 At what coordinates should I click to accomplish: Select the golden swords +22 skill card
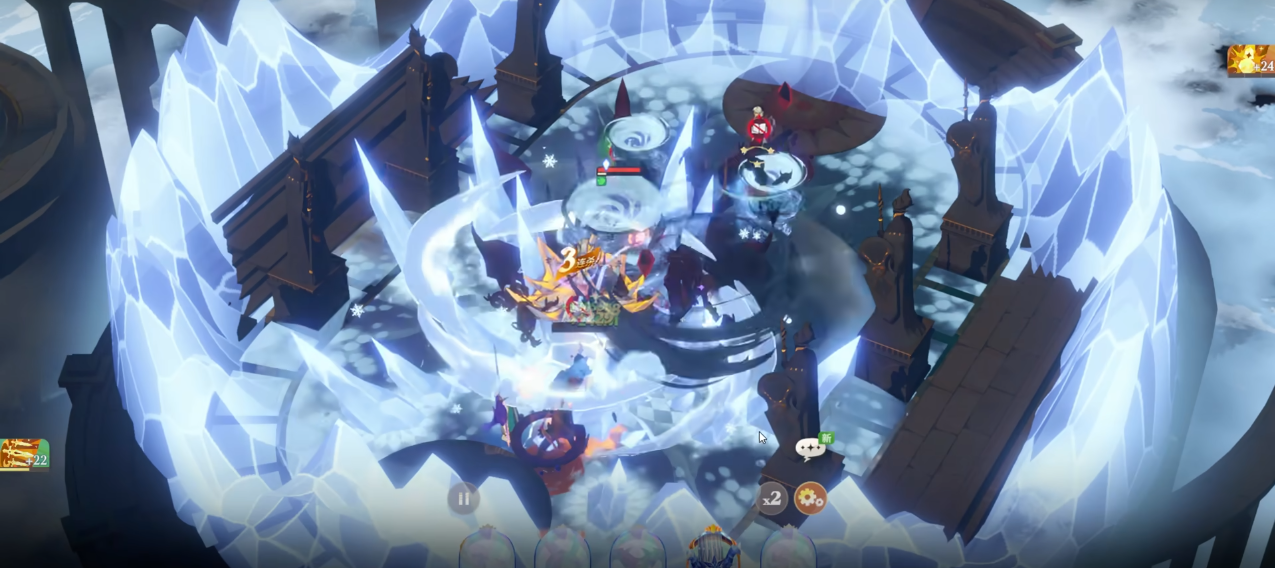click(23, 455)
